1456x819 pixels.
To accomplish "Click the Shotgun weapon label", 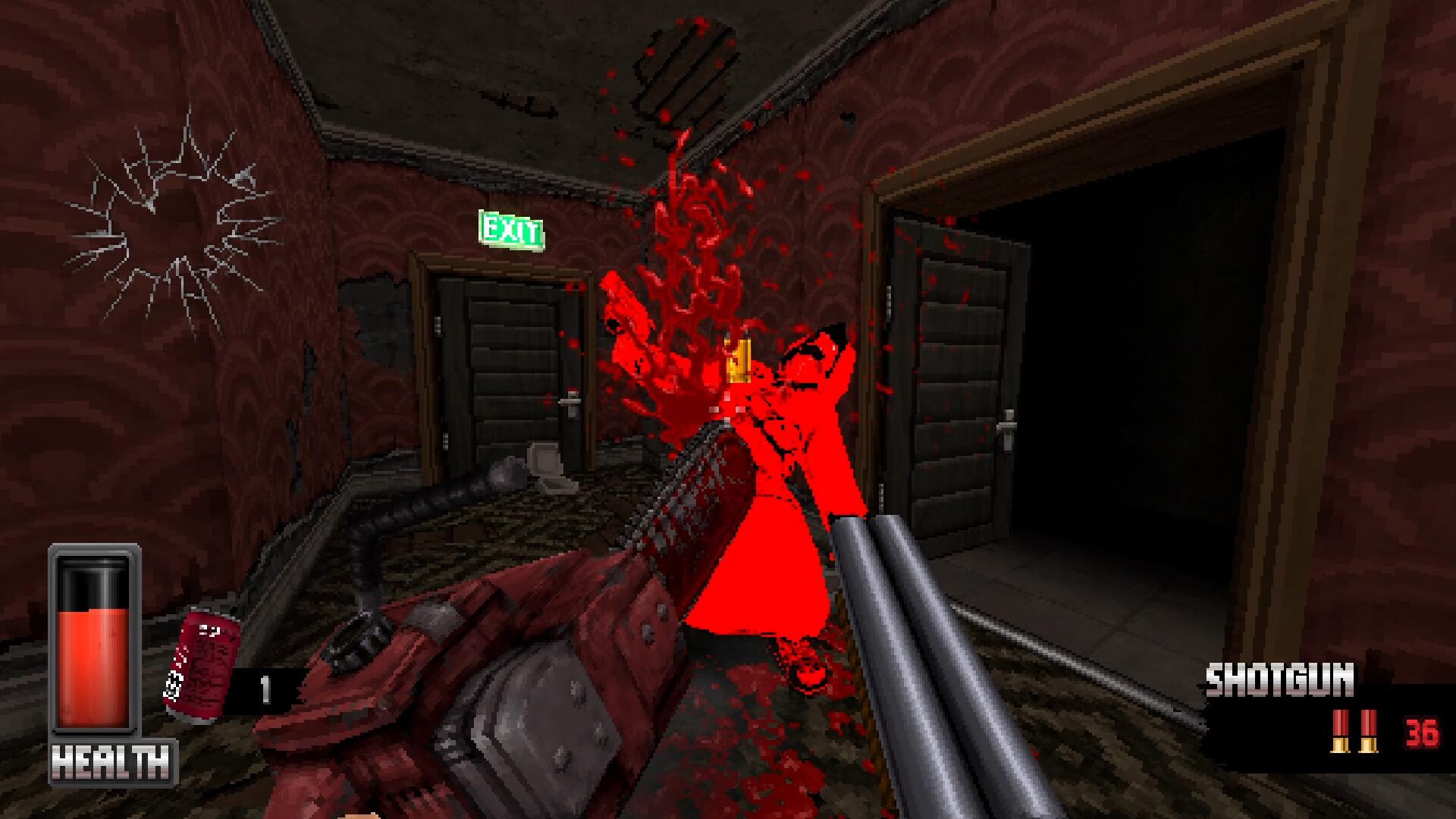I will [x=1279, y=680].
